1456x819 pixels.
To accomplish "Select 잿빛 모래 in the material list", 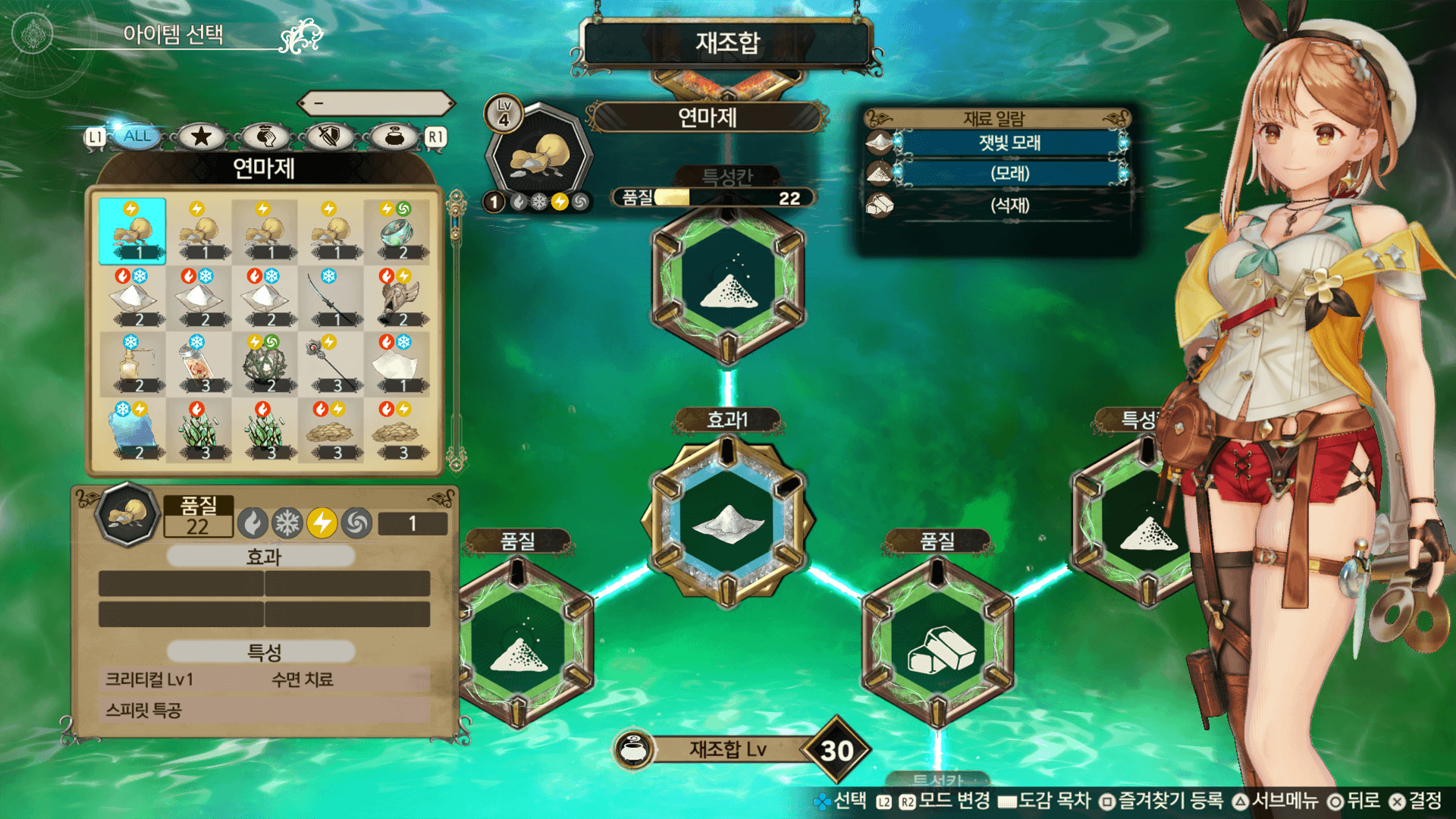I will pos(1009,143).
